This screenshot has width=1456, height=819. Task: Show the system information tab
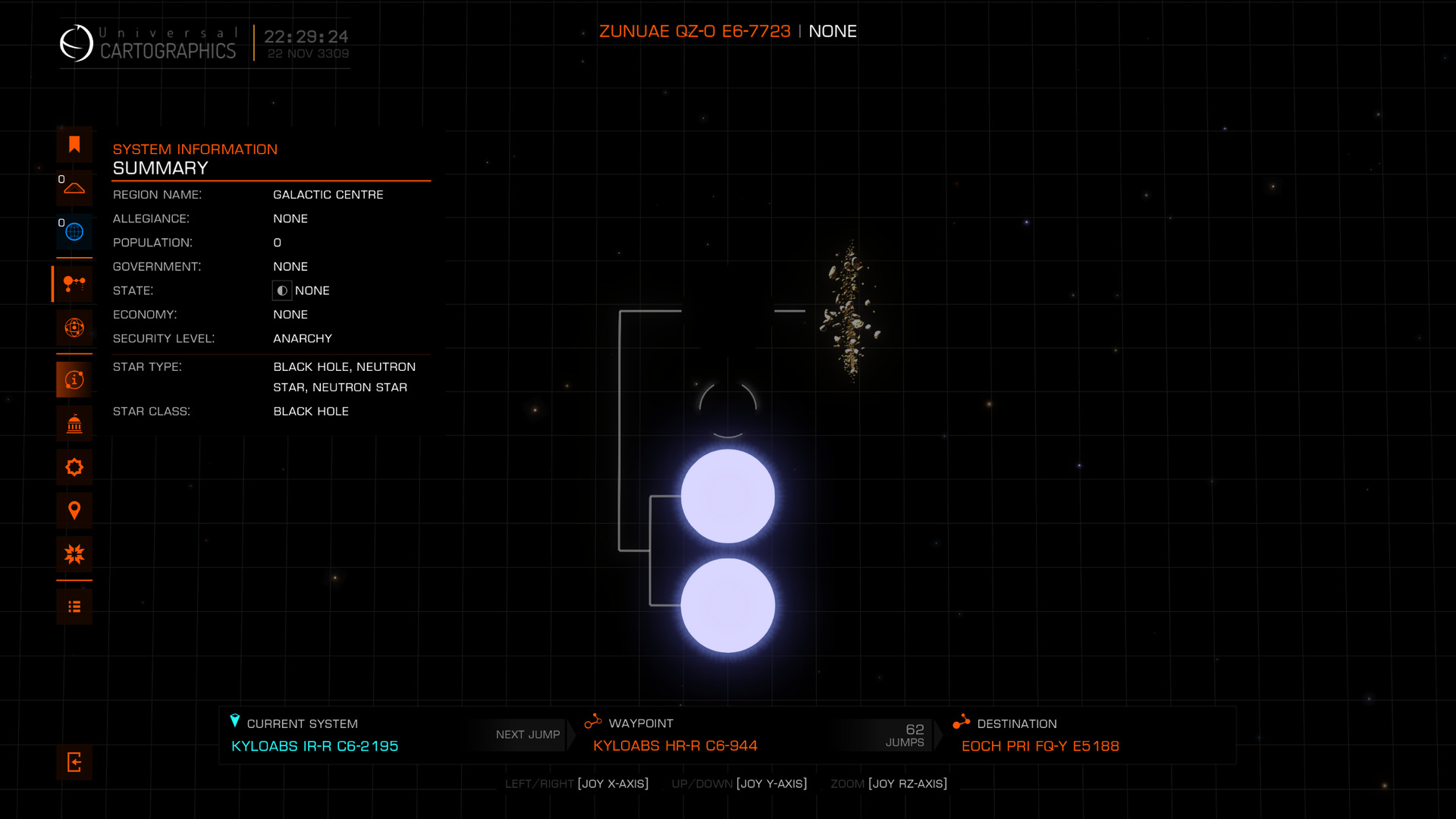[x=74, y=380]
